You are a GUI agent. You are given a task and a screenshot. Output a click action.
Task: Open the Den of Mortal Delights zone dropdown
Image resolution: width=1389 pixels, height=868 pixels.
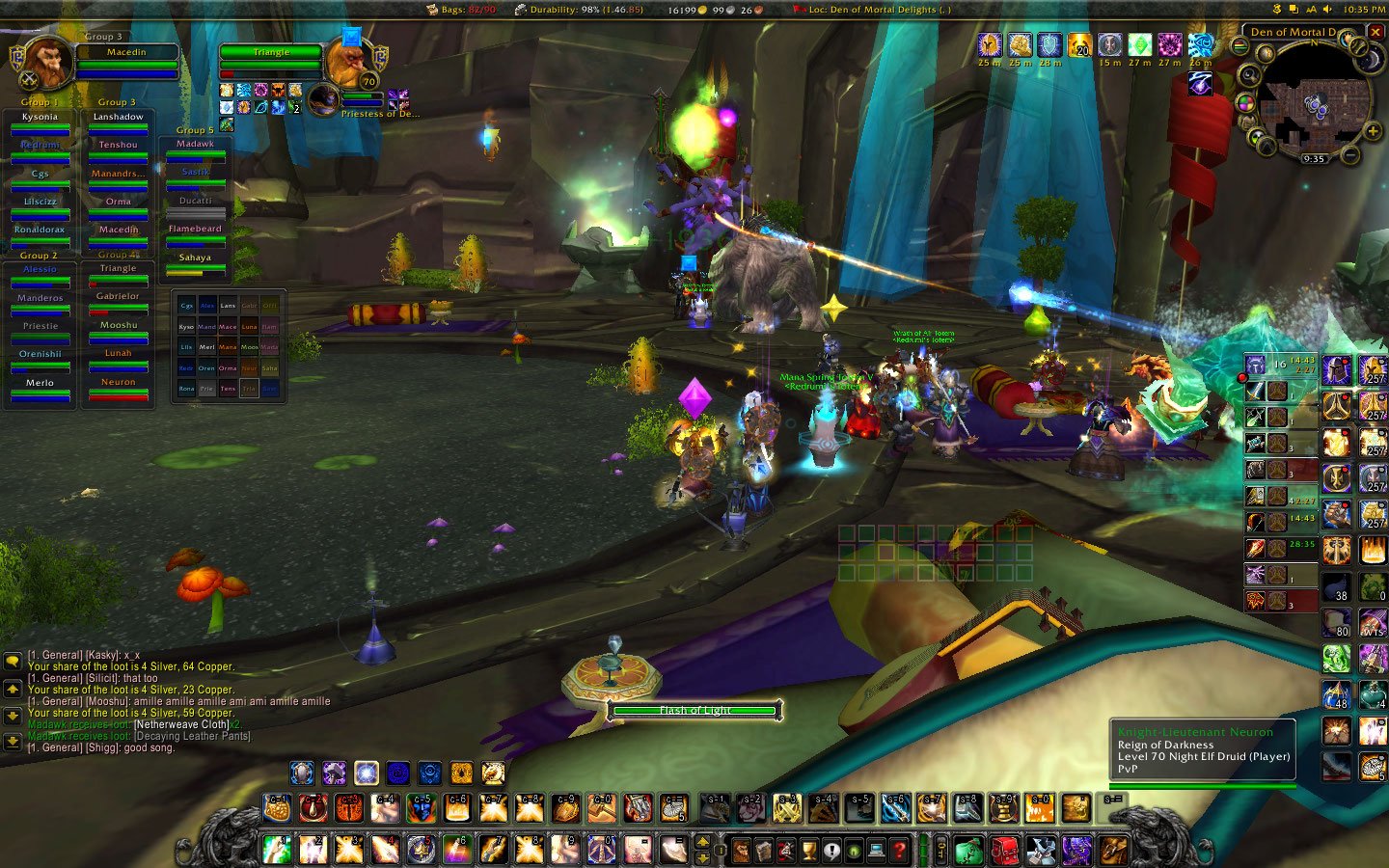pos(1293,31)
